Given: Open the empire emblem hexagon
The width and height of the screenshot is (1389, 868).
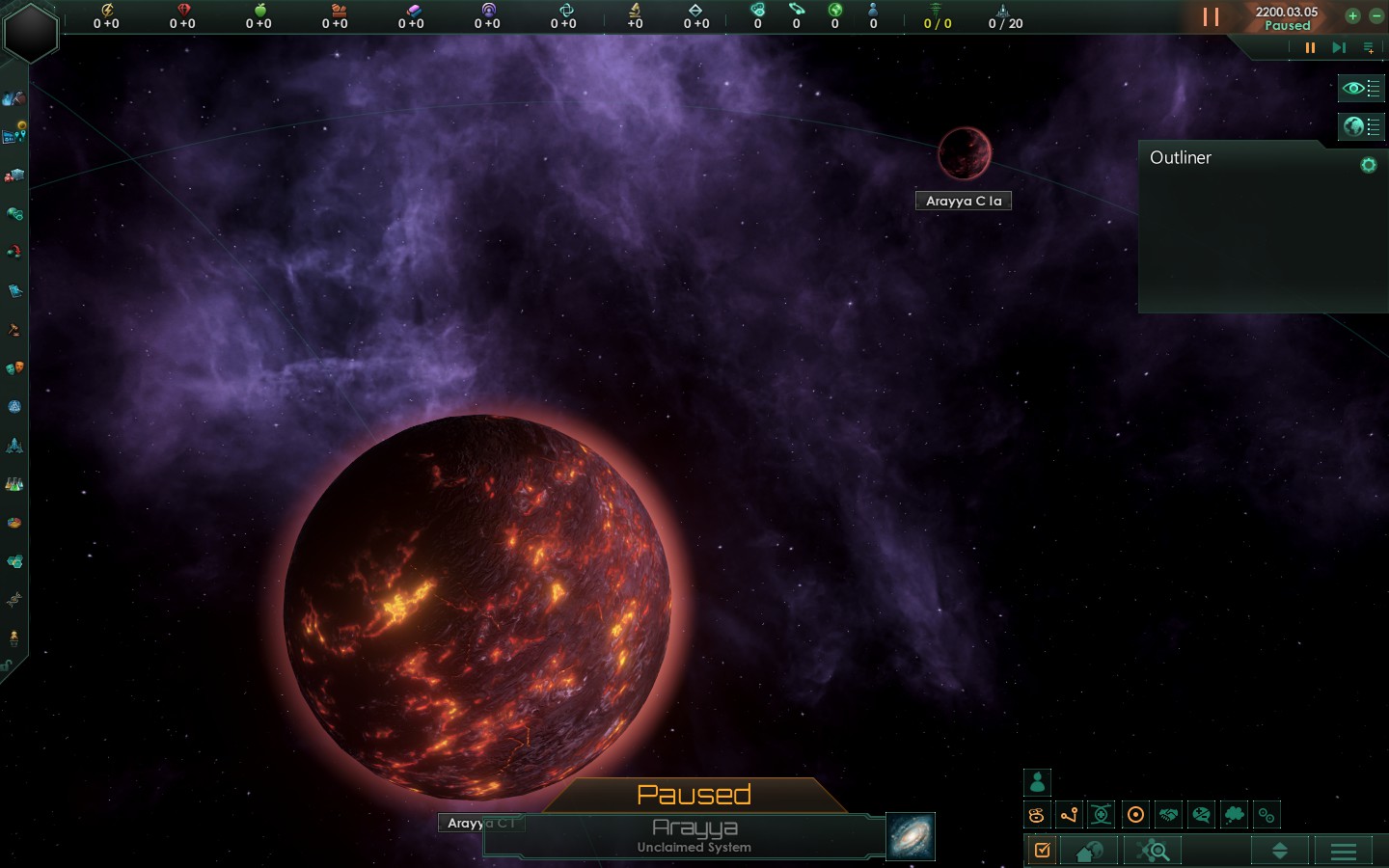Looking at the screenshot, I should tap(31, 32).
